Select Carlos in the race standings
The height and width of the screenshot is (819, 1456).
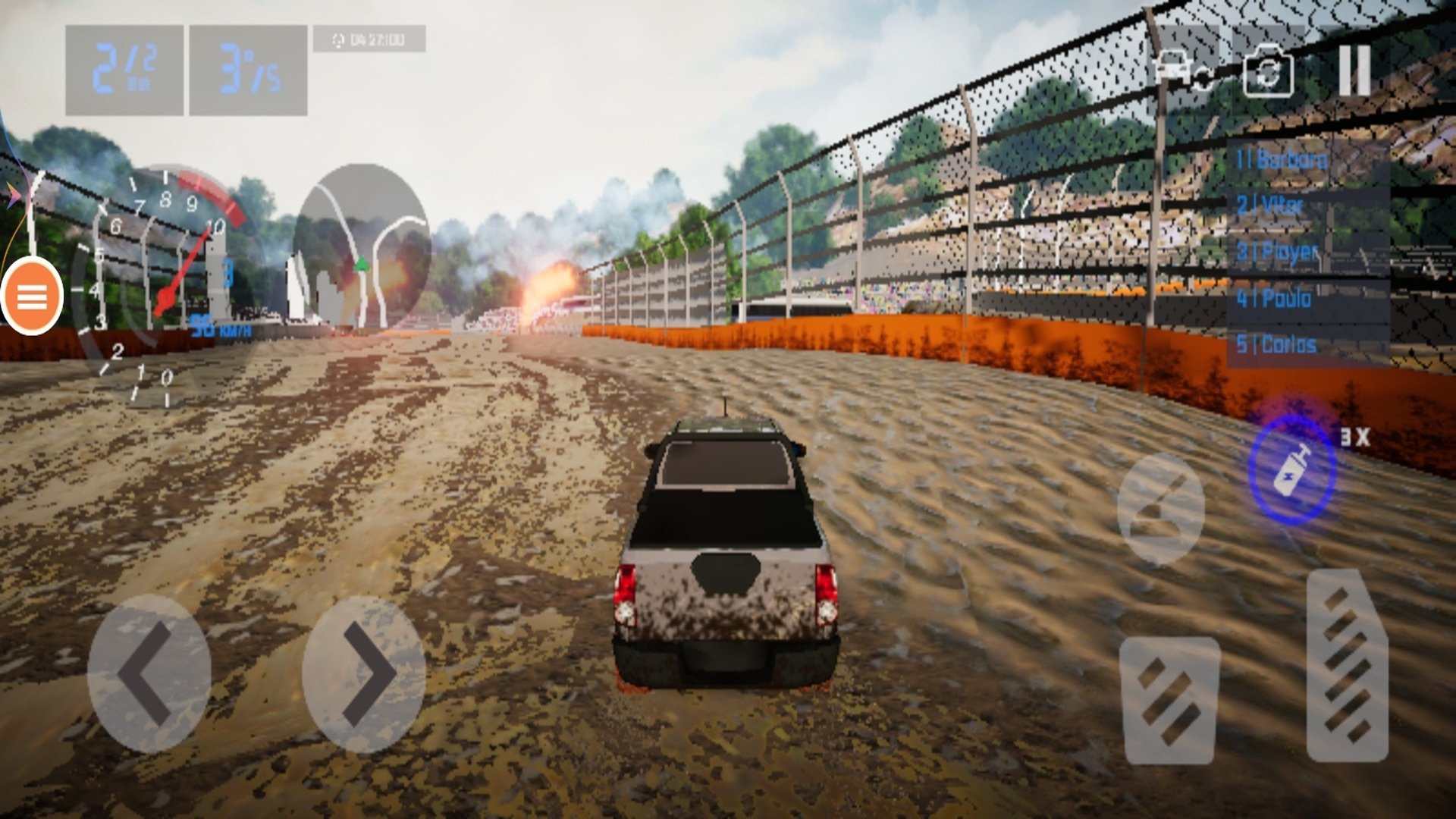(1307, 345)
